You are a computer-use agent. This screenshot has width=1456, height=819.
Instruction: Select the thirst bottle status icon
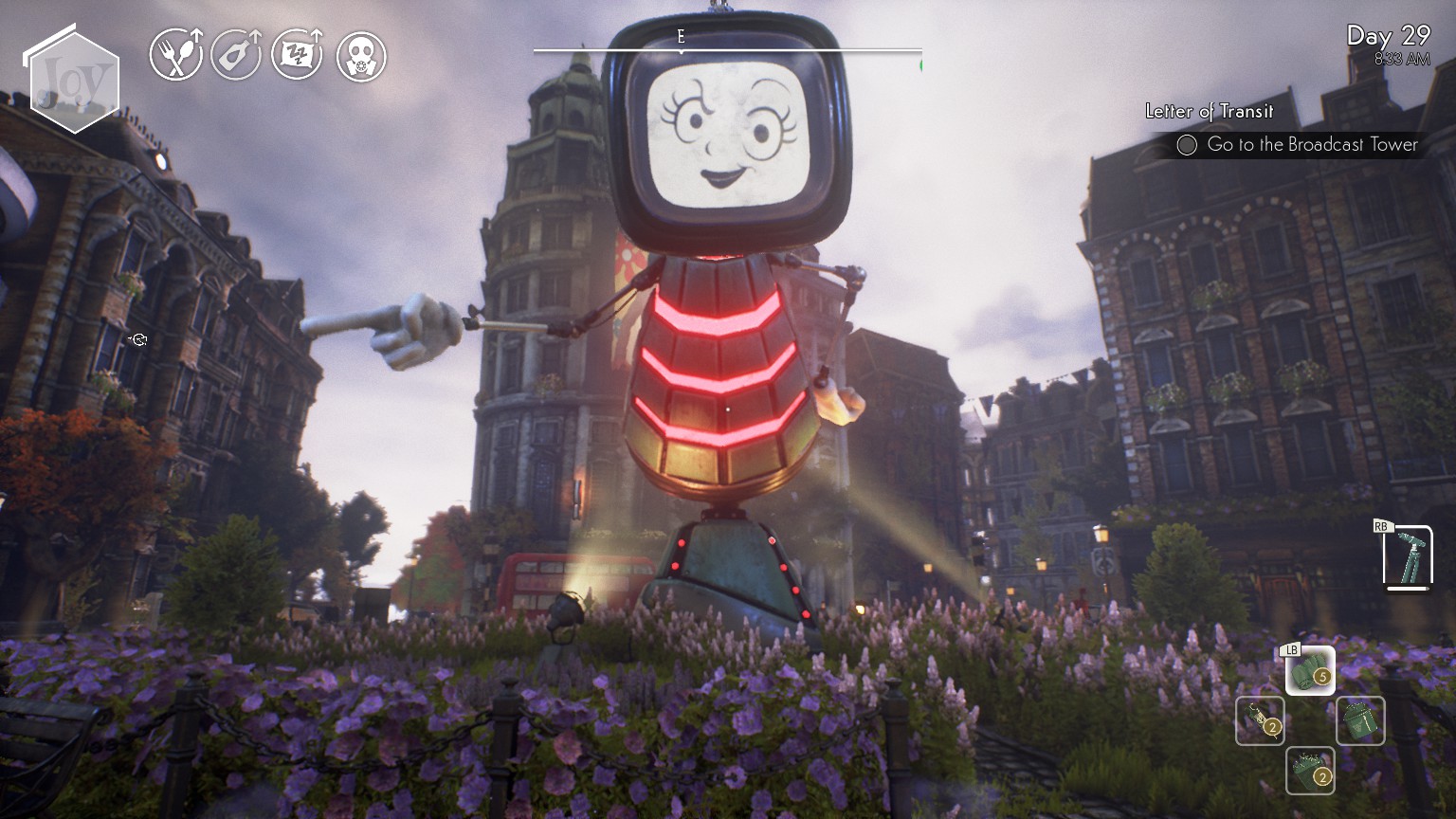click(234, 57)
